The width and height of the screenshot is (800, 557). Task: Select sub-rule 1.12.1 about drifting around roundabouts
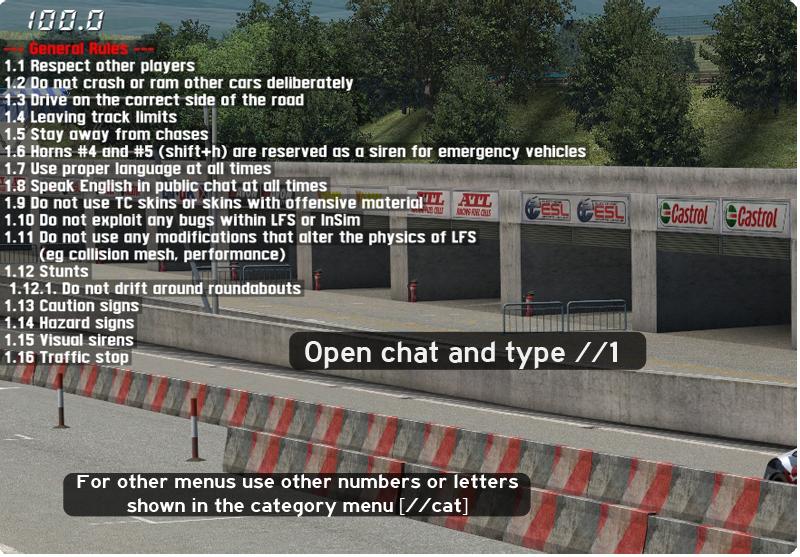click(155, 288)
